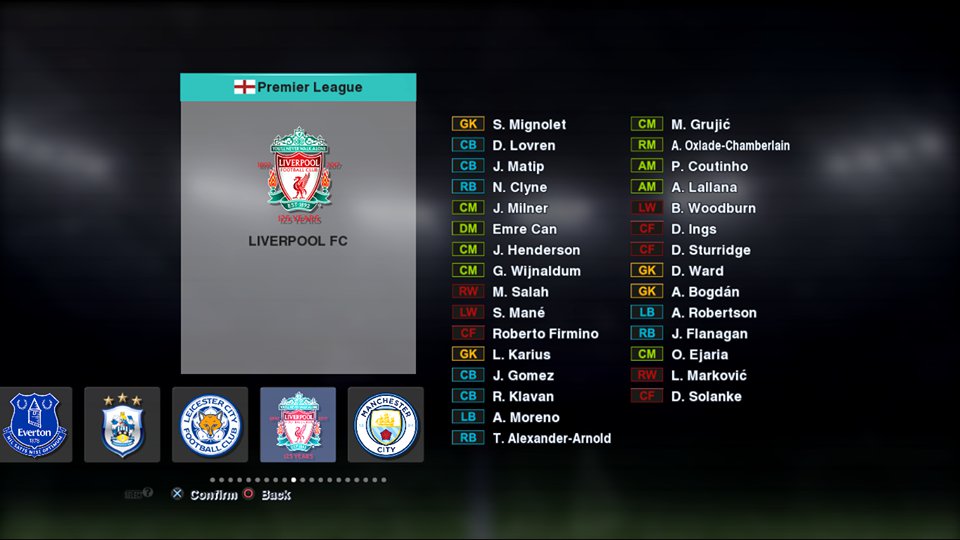Viewport: 960px width, 540px height.
Task: Select the highlighted Liverpool crest tile
Action: [298, 425]
